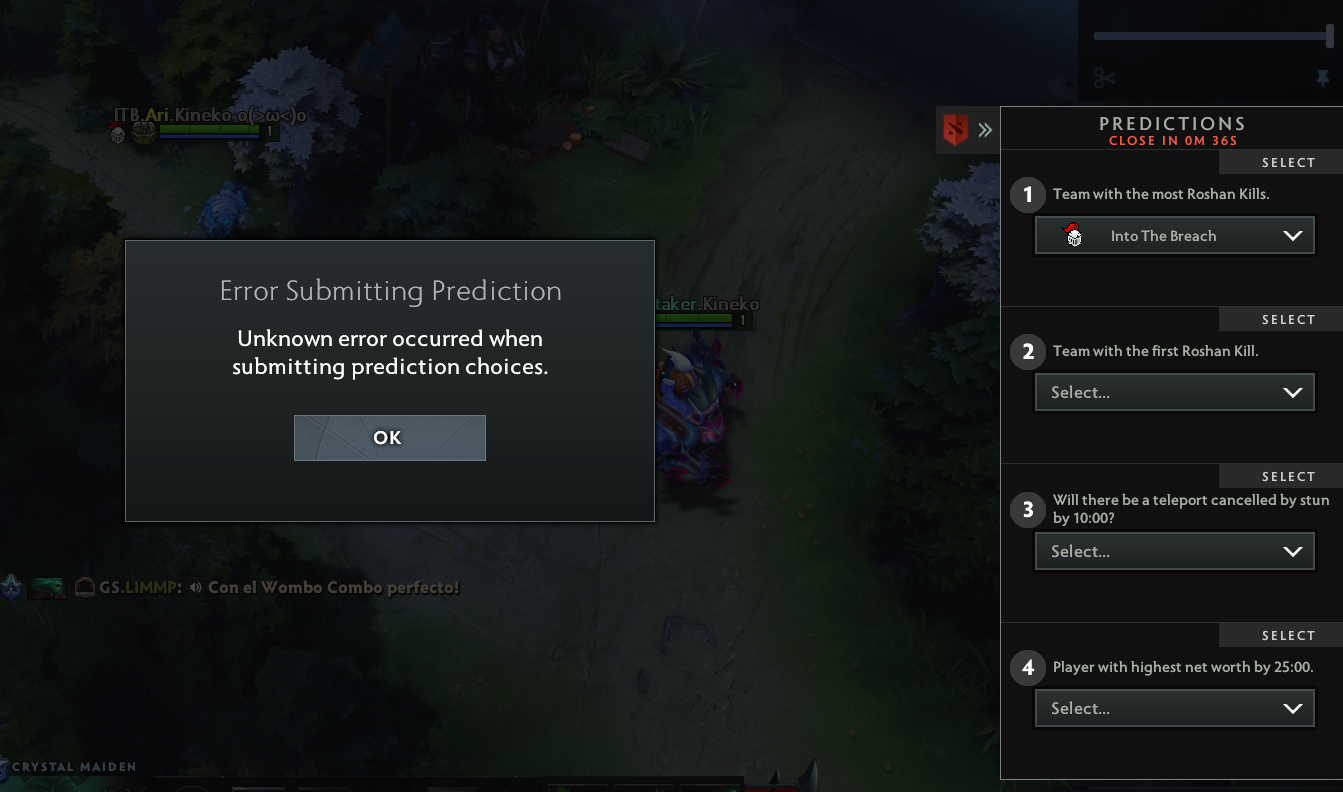Viewport: 1343px width, 792px height.
Task: Click the Into The Breach team logo
Action: [1072, 235]
